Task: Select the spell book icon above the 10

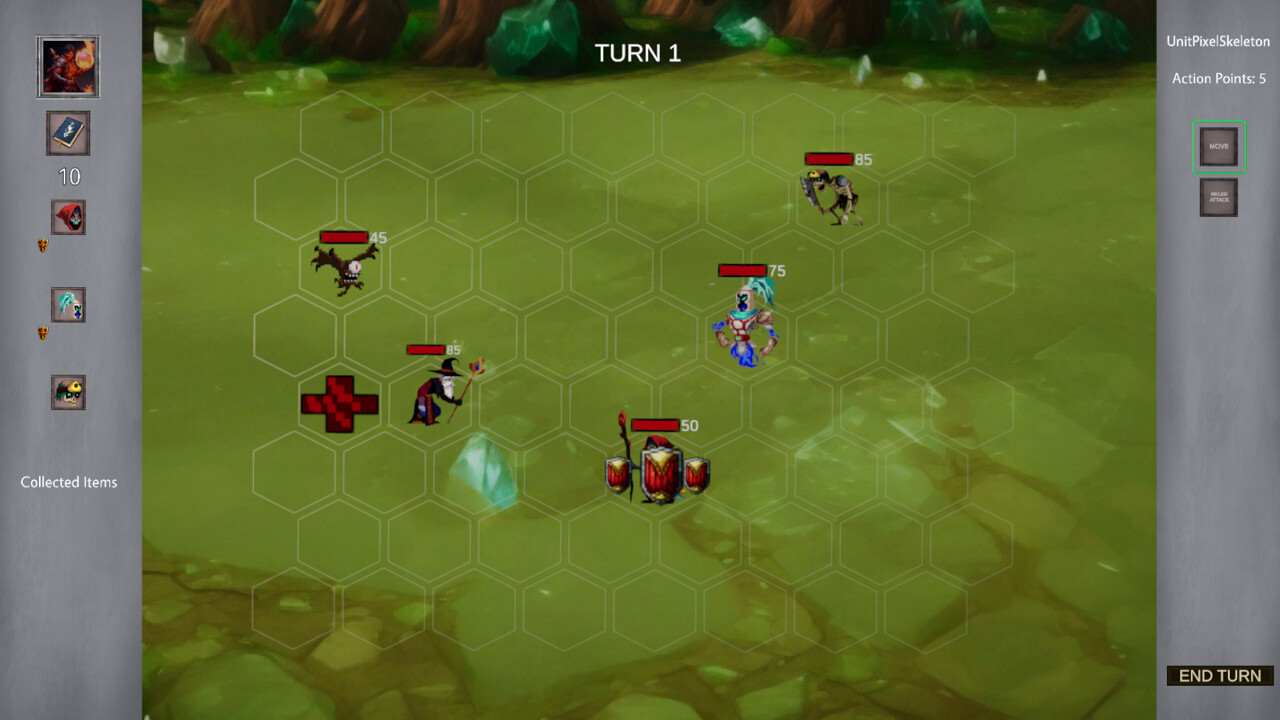Action: pyautogui.click(x=67, y=133)
